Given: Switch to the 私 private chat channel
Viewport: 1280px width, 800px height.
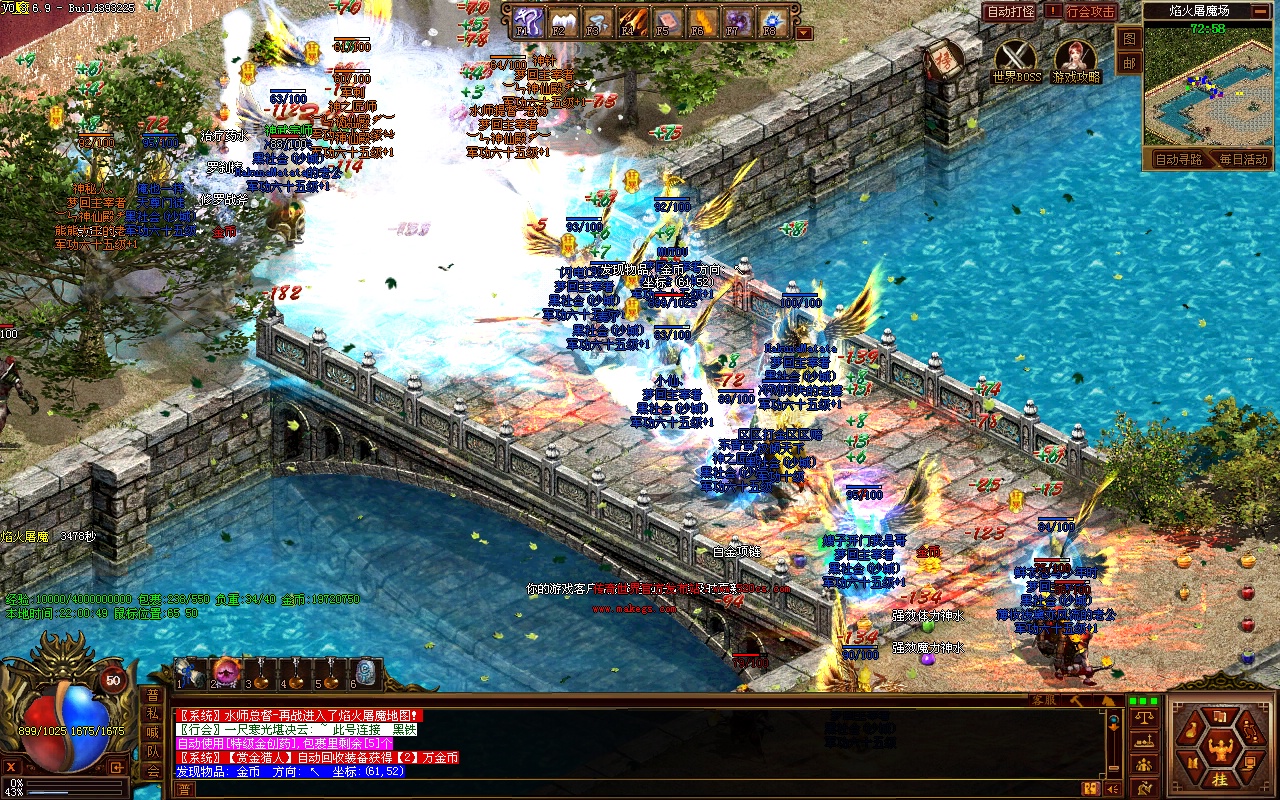Looking at the screenshot, I should click(x=152, y=714).
